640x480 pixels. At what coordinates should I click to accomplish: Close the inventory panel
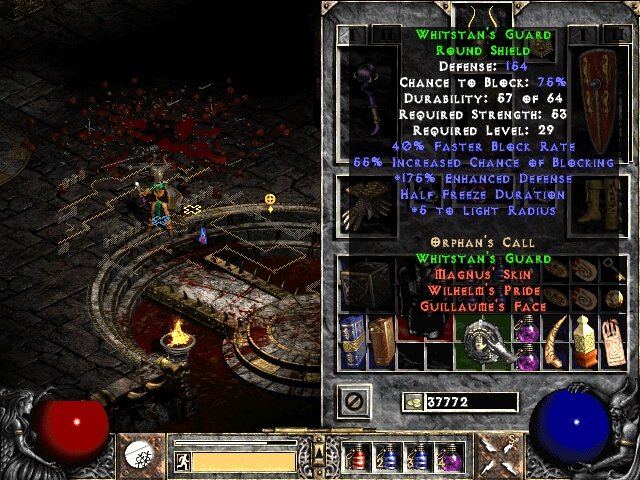click(355, 402)
